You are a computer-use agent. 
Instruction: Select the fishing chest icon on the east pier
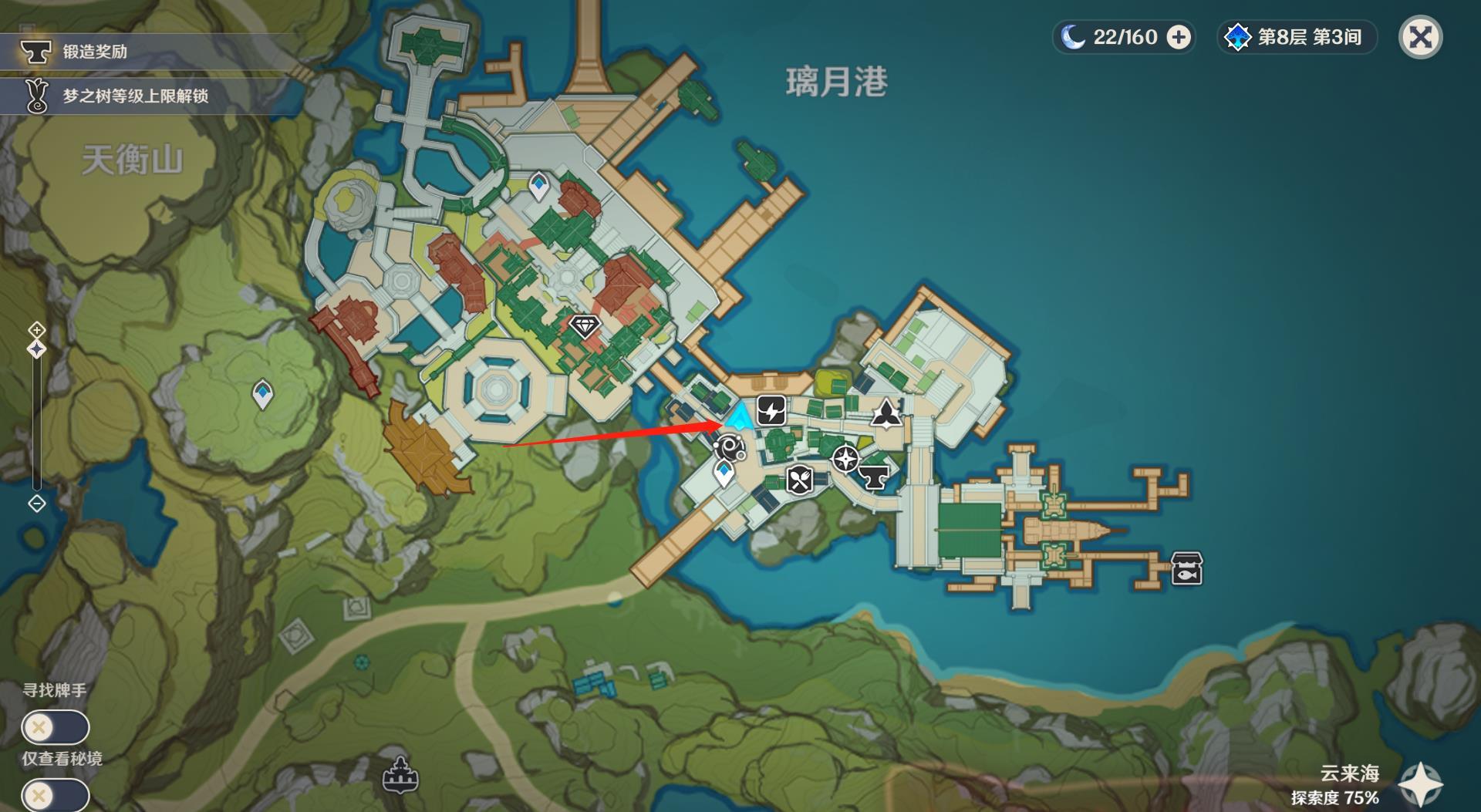coord(1186,568)
